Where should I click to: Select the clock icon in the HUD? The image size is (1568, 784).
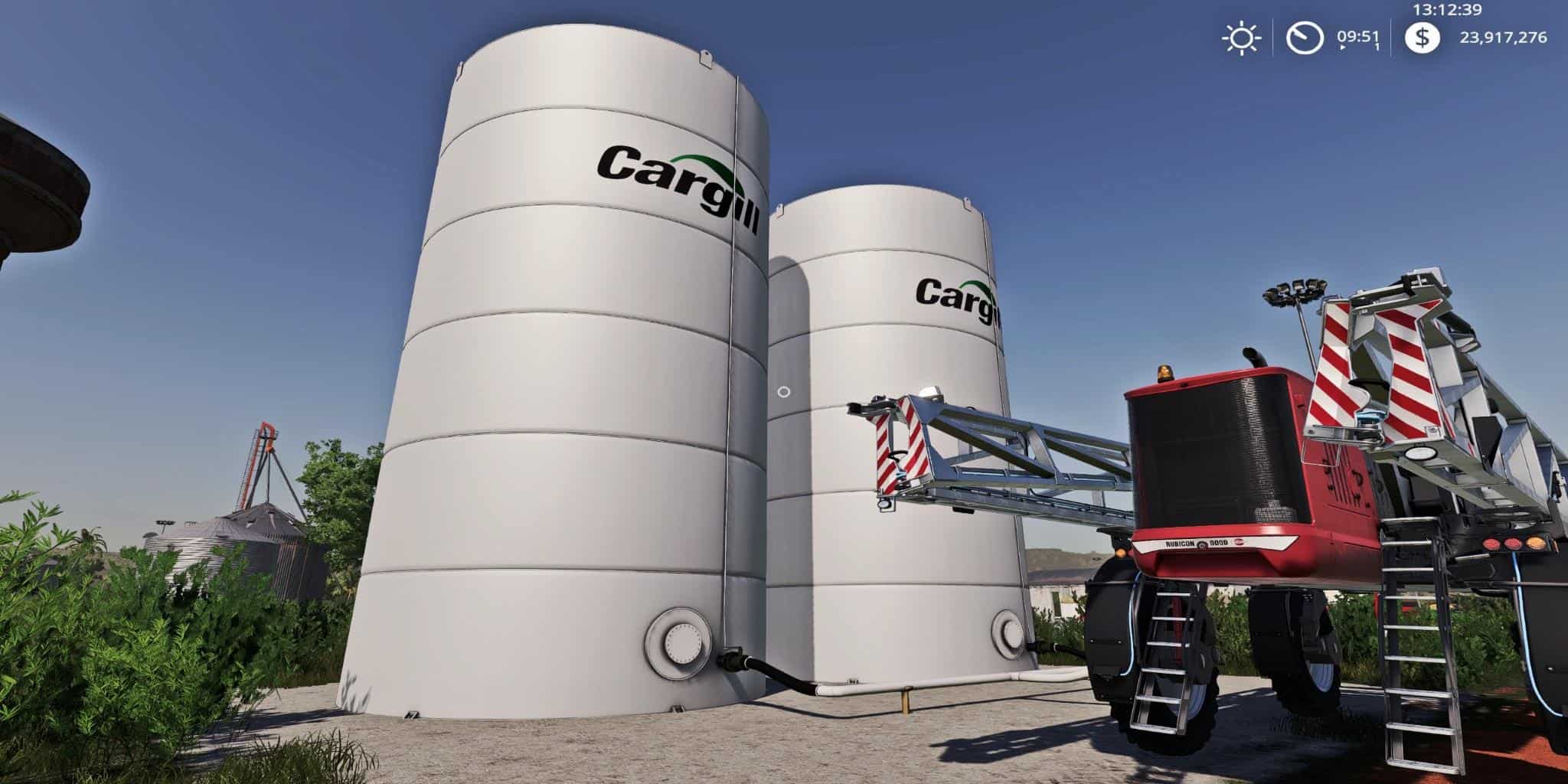pyautogui.click(x=1304, y=38)
